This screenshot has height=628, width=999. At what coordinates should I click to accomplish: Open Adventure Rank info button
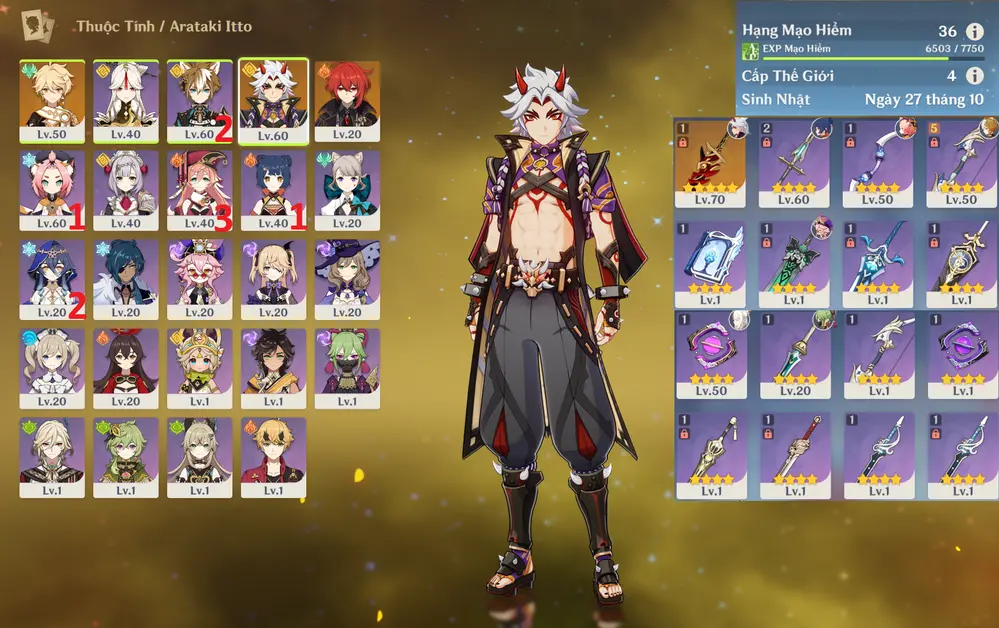click(x=975, y=31)
